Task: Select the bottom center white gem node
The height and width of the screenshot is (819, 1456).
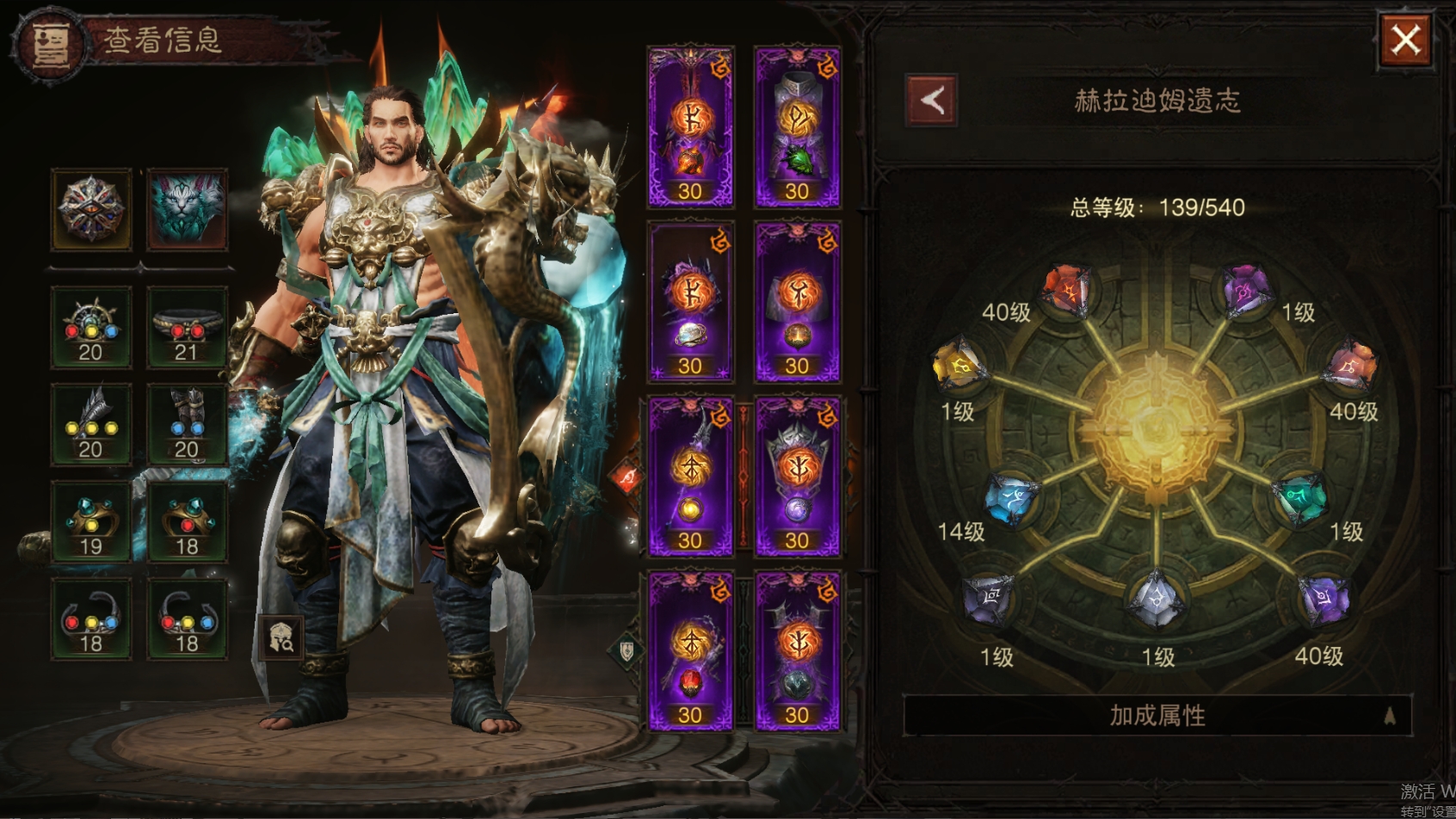Action: tap(1157, 598)
